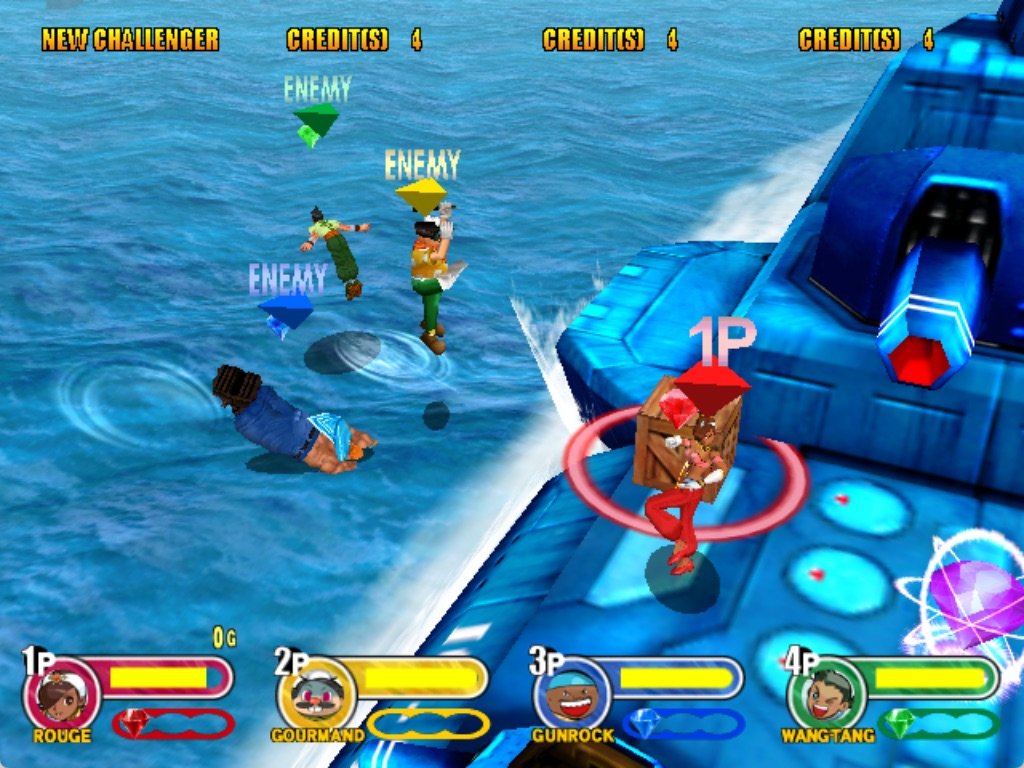Viewport: 1024px width, 768px height.
Task: Click the red power stone under Rouge
Action: click(x=135, y=722)
